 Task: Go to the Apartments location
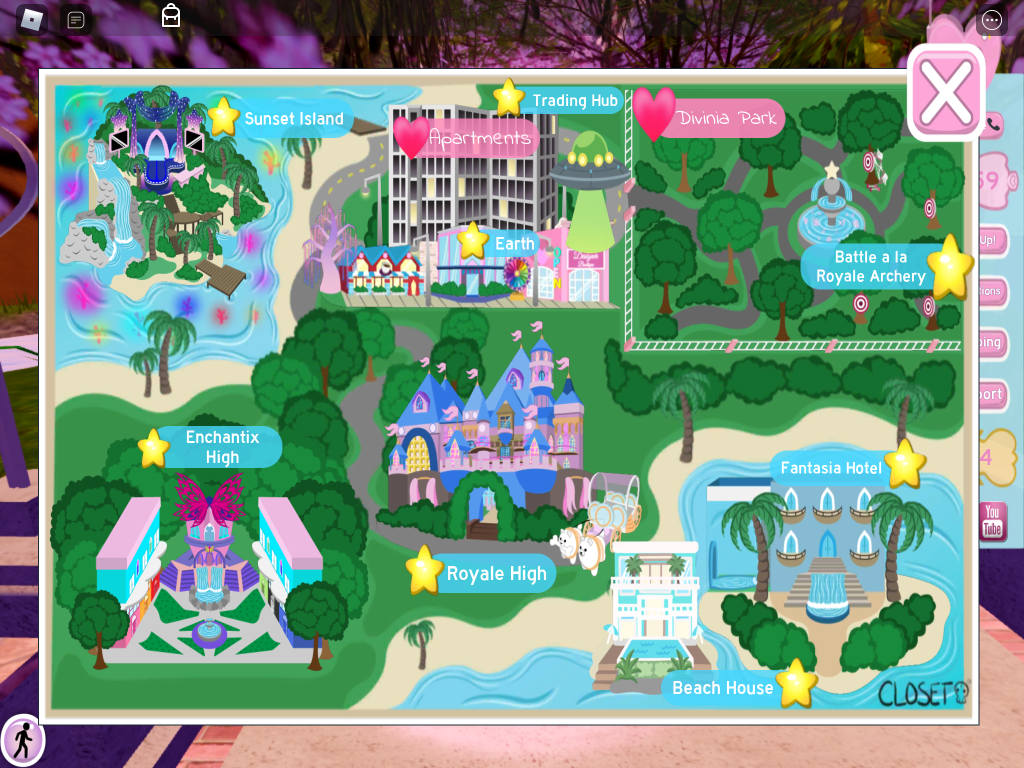pos(479,138)
